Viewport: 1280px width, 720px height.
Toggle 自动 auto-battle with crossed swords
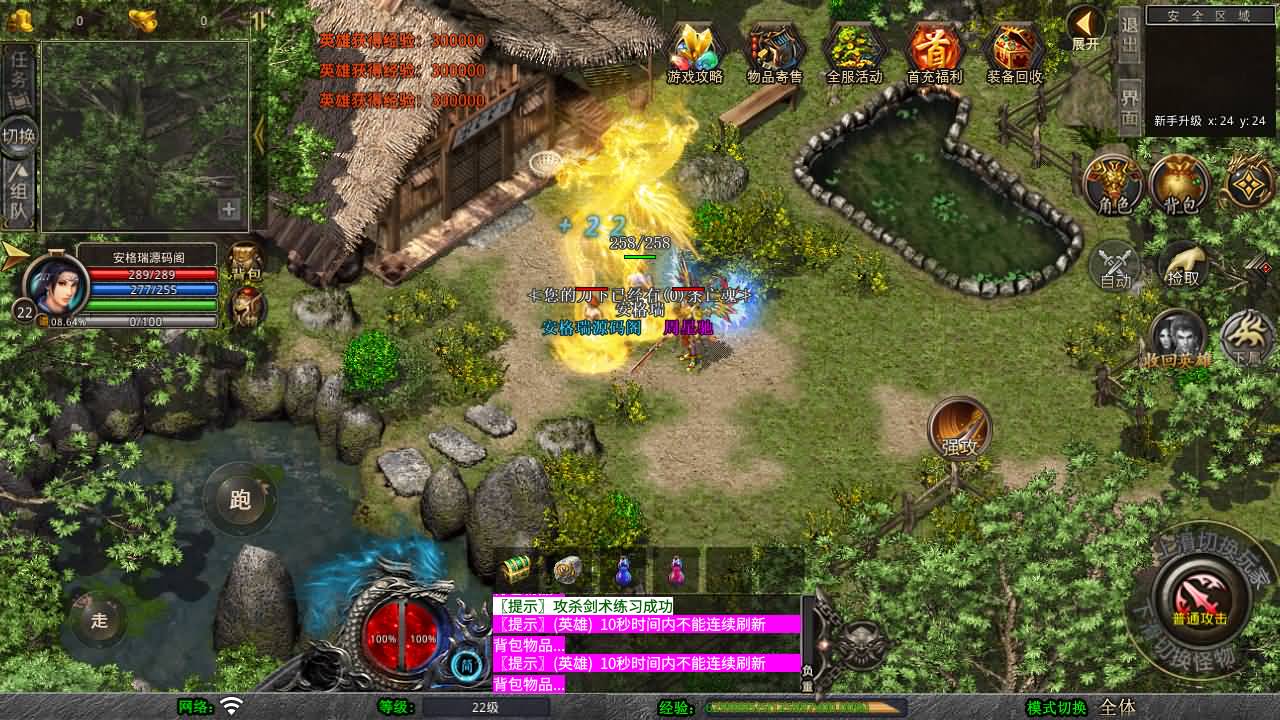[x=1115, y=266]
